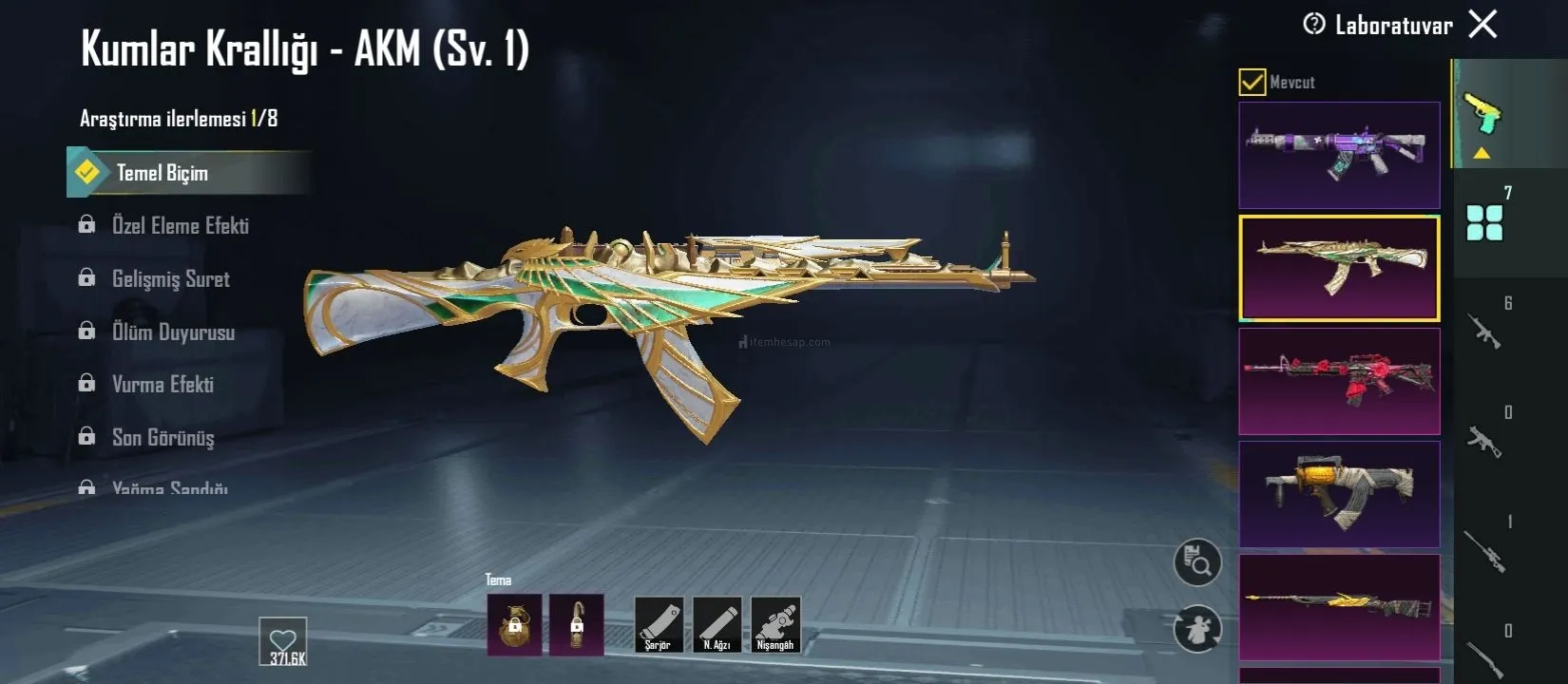This screenshot has width=1568, height=684.
Task: Tap the locked grenade theme item
Action: (514, 625)
